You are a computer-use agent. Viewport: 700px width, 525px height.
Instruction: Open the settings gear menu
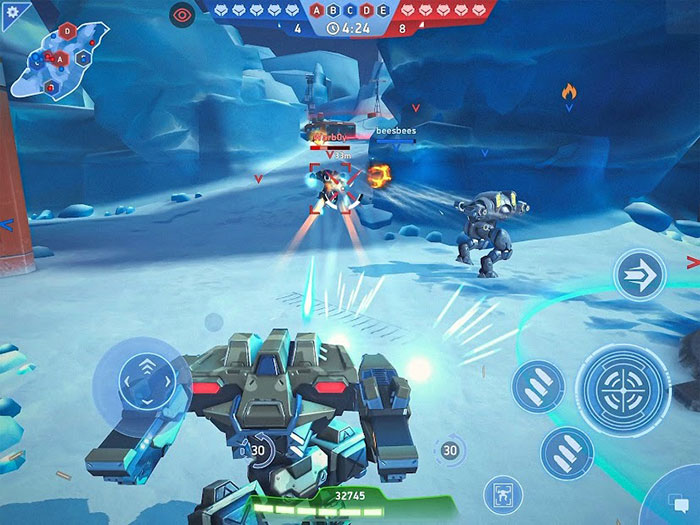coord(12,12)
